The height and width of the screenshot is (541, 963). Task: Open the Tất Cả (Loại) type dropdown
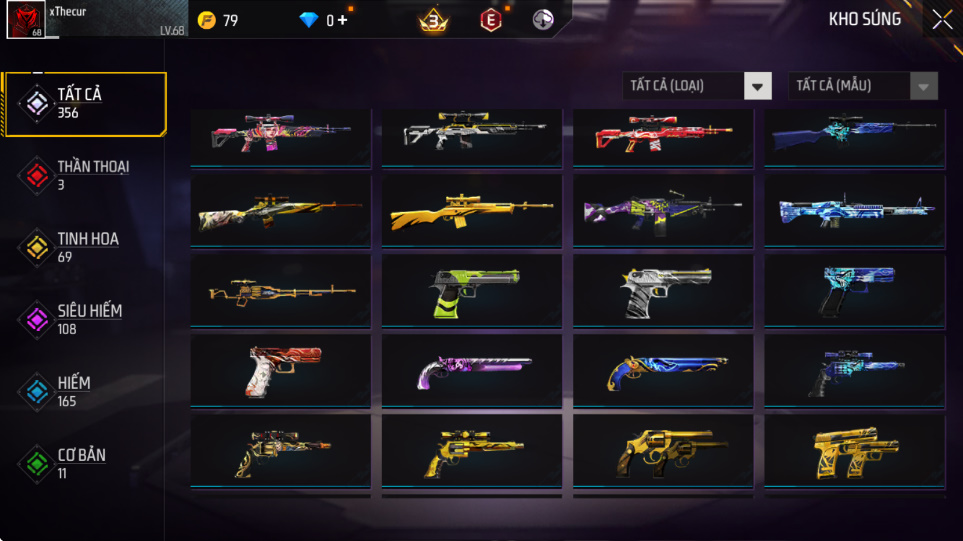[697, 86]
